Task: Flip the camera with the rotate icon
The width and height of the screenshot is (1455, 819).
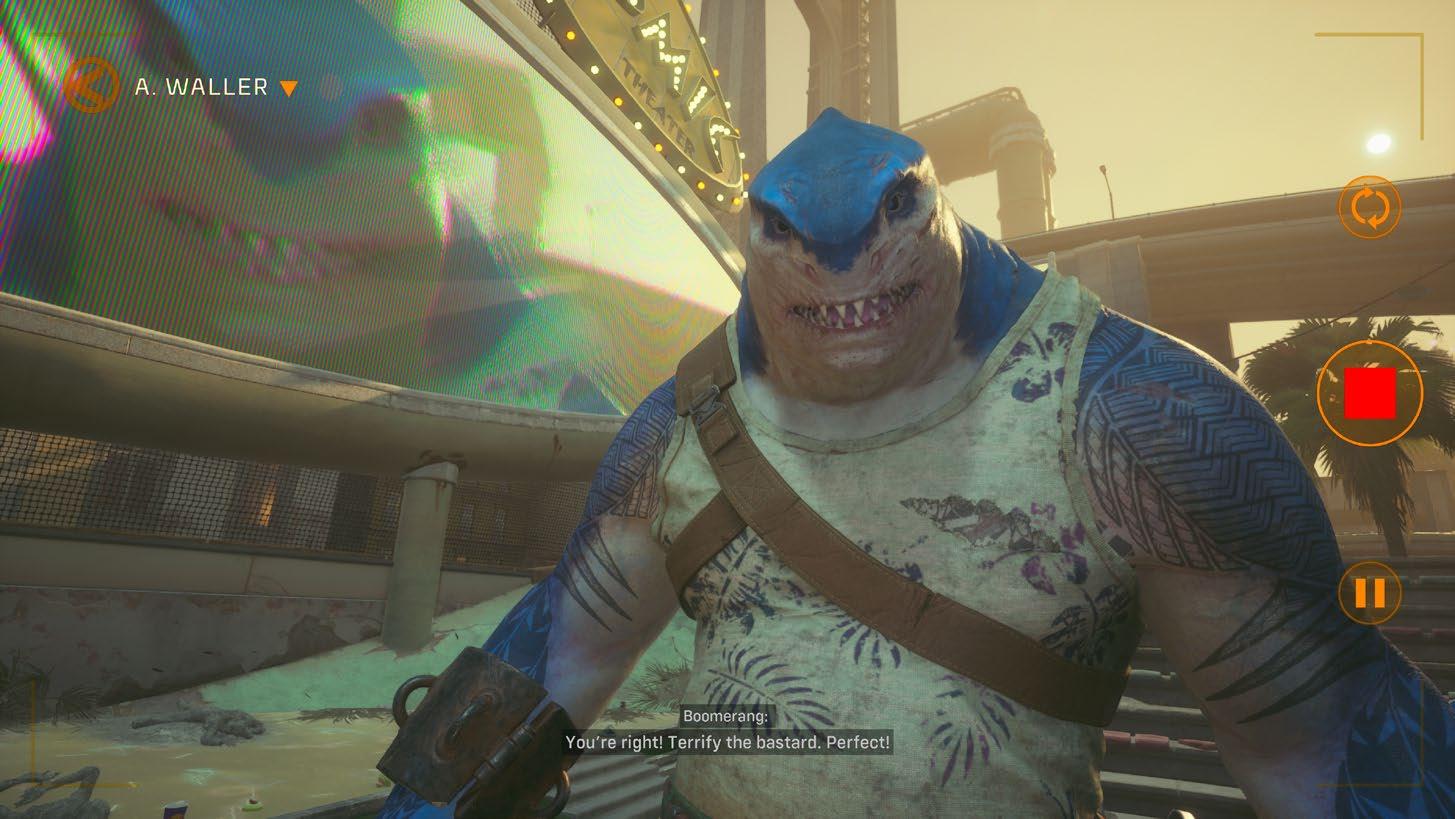Action: [x=1369, y=208]
